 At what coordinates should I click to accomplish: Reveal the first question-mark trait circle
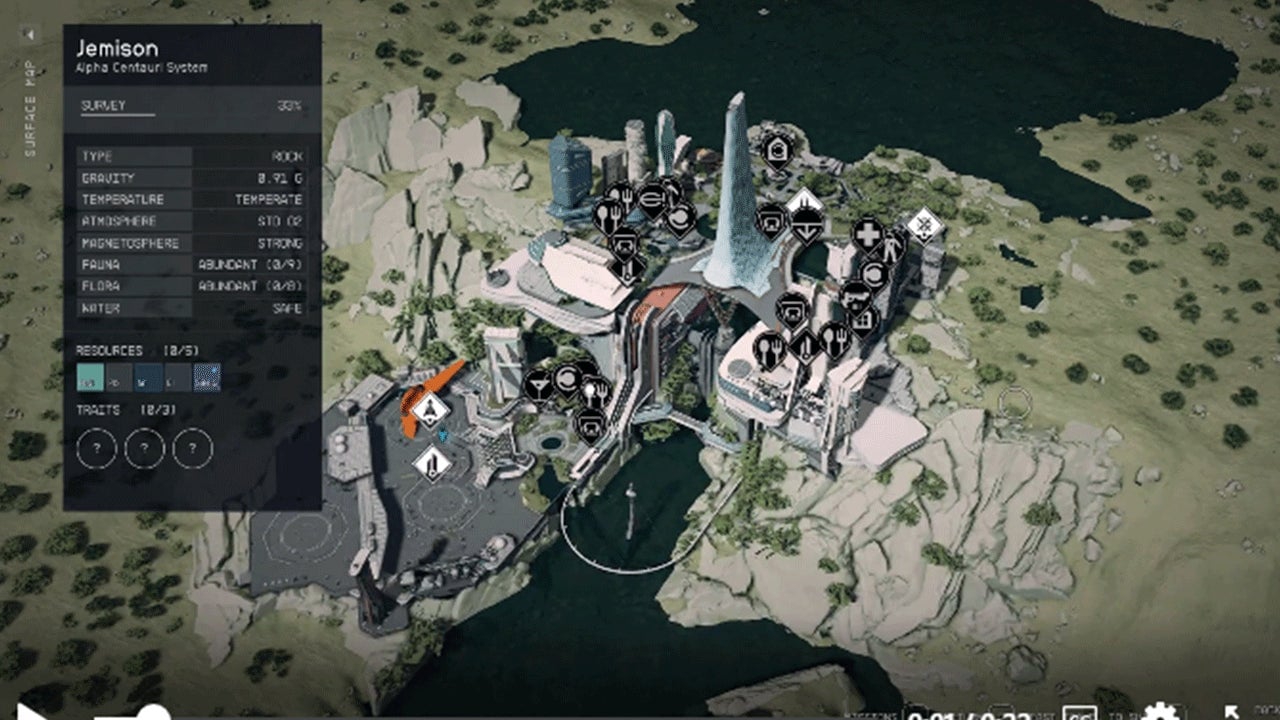(x=95, y=449)
